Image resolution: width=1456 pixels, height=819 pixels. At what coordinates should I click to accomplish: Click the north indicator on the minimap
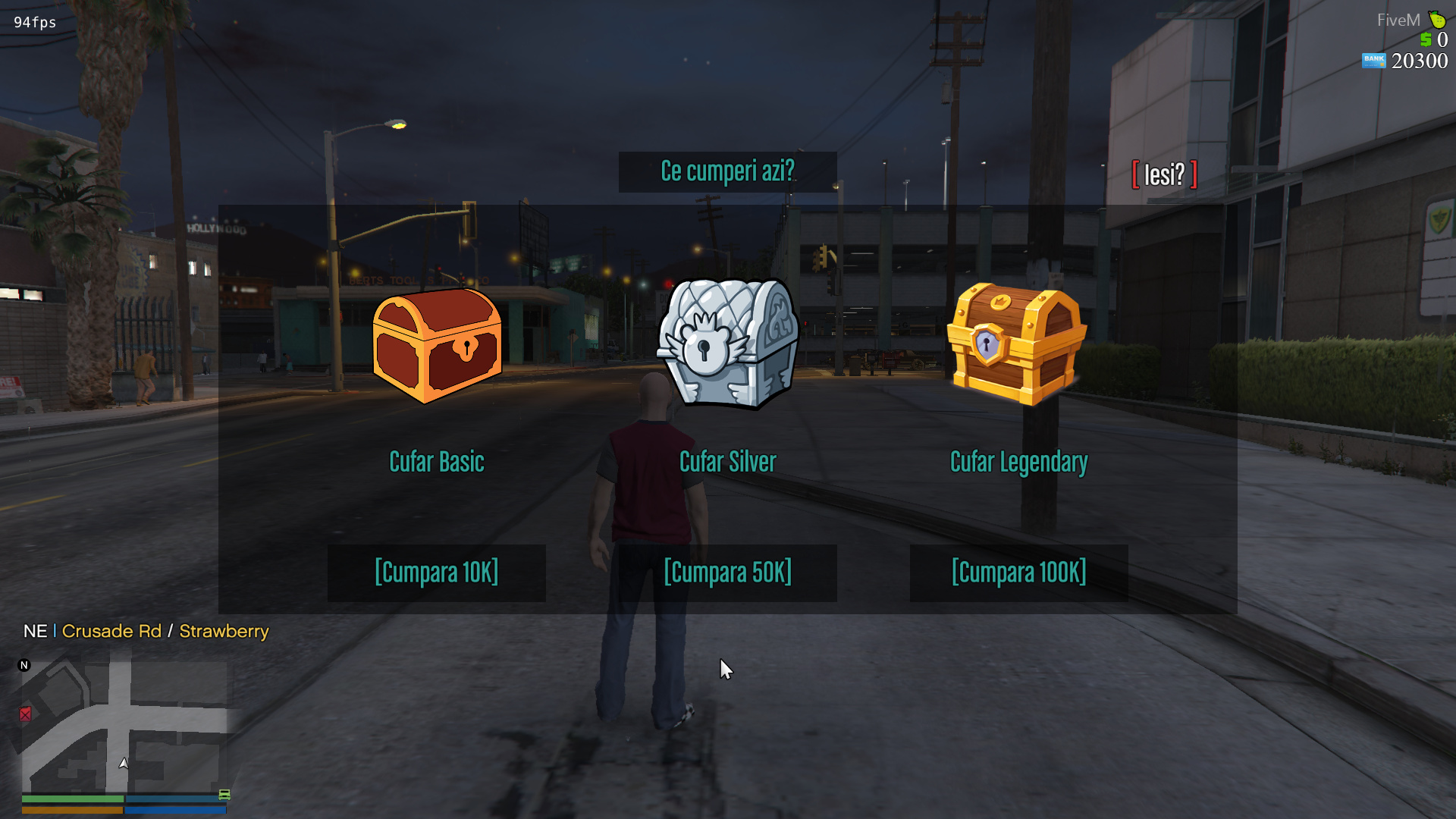(x=23, y=664)
